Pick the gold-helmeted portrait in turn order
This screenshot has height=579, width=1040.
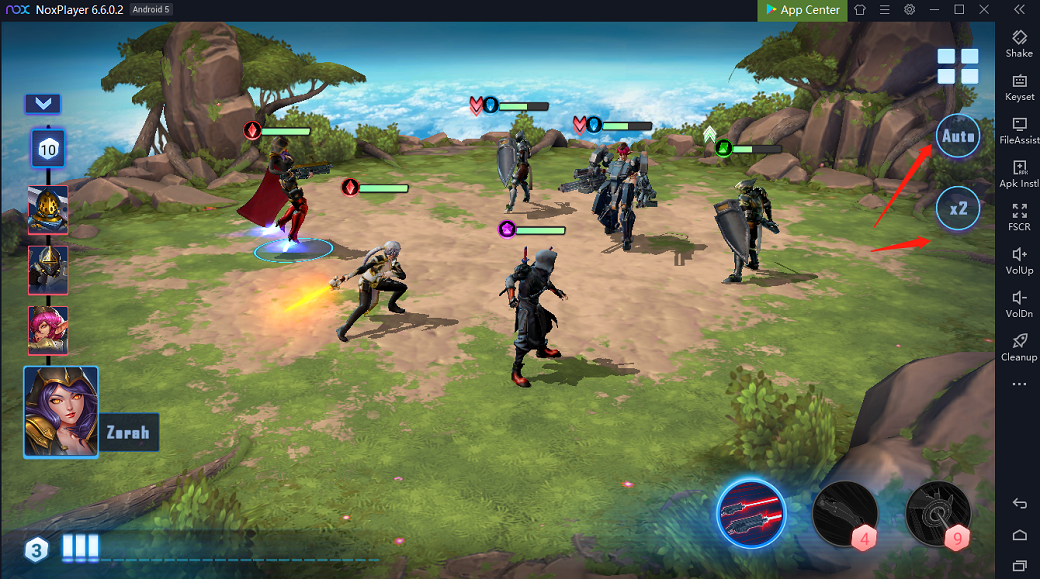[x=48, y=209]
